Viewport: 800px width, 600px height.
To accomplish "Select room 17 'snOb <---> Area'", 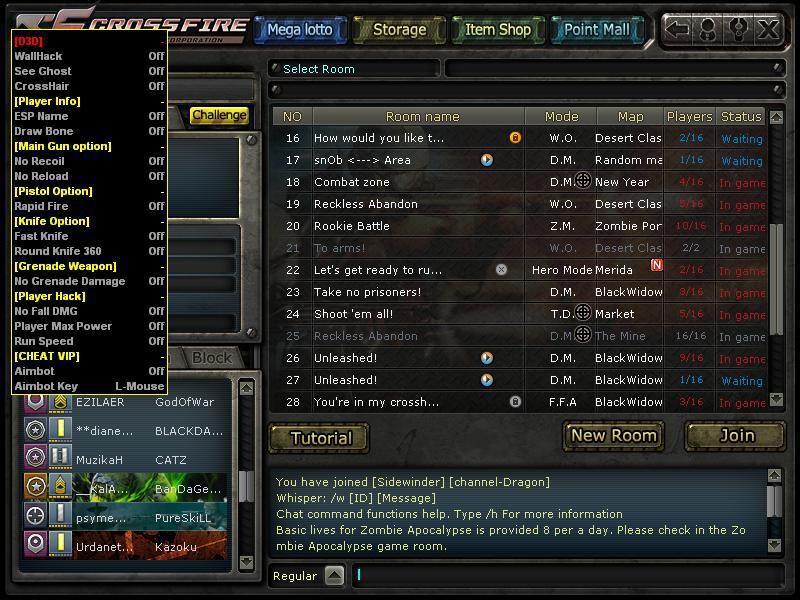I will tap(400, 160).
